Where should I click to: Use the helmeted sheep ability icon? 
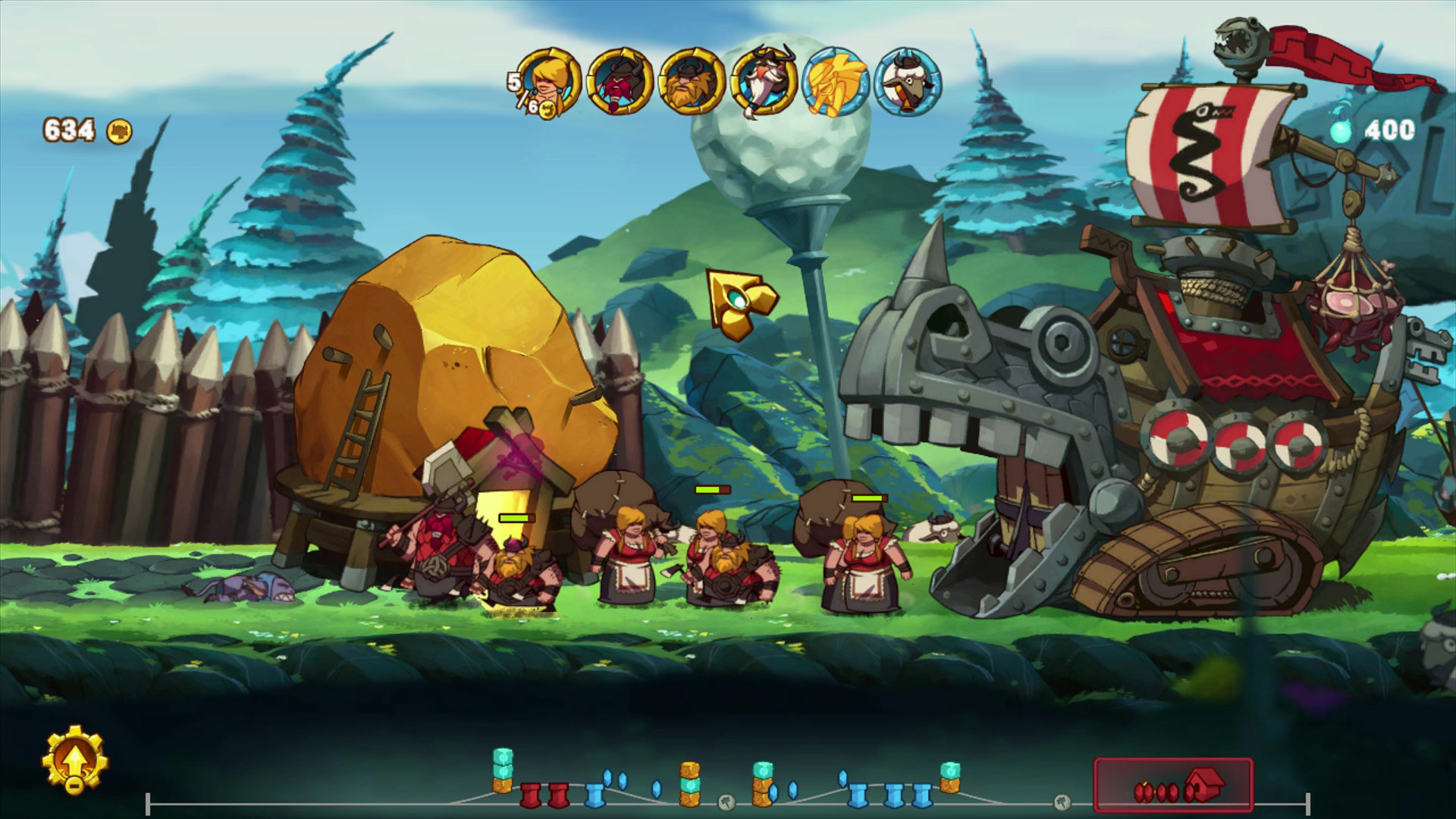pos(908,82)
